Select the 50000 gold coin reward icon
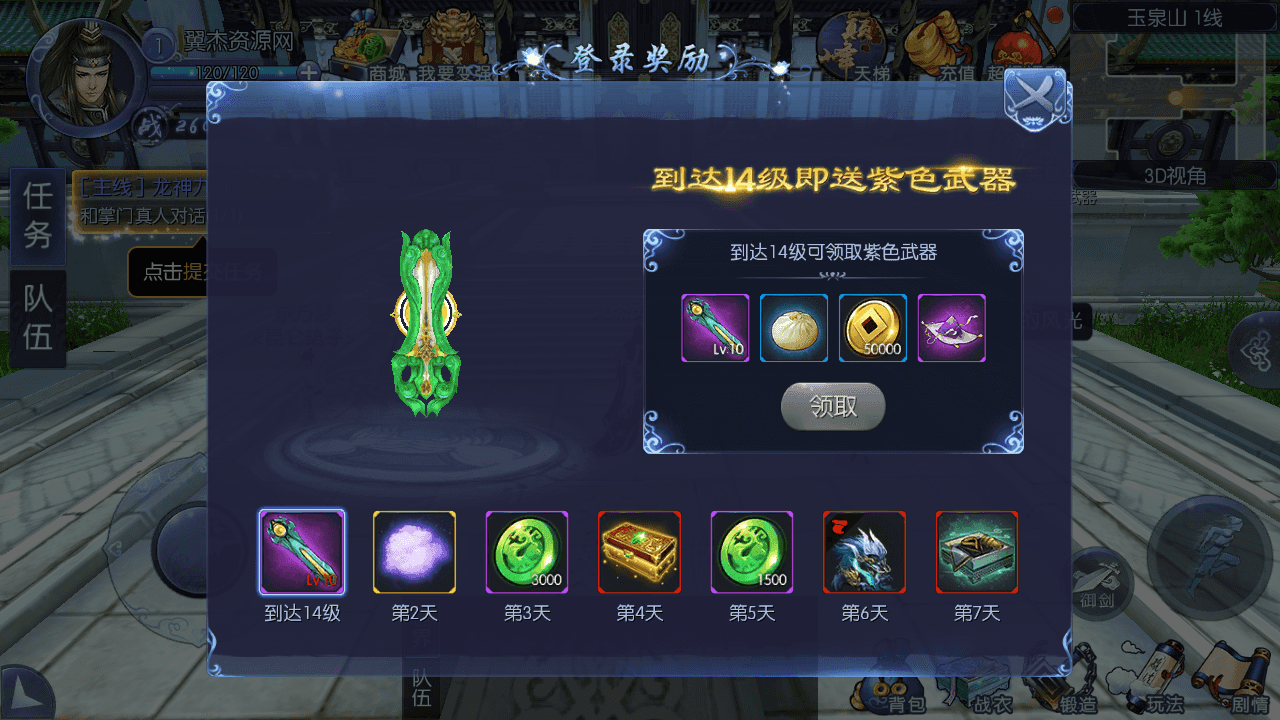1280x720 pixels. point(872,328)
